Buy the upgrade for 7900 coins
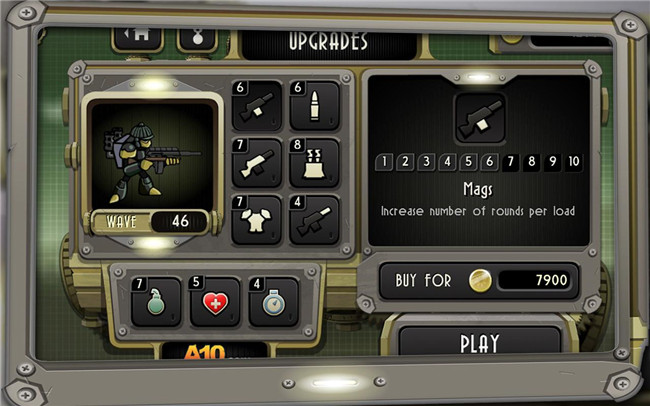The image size is (650, 406). tap(478, 281)
